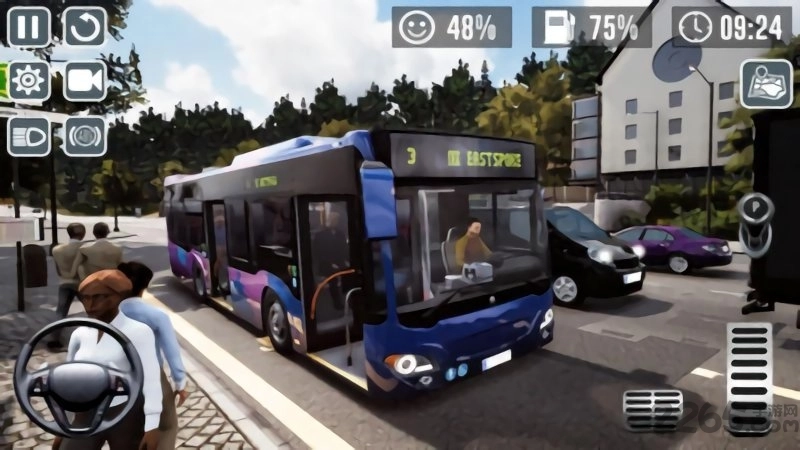Toggle the bus headlights
The width and height of the screenshot is (800, 450).
tap(29, 135)
